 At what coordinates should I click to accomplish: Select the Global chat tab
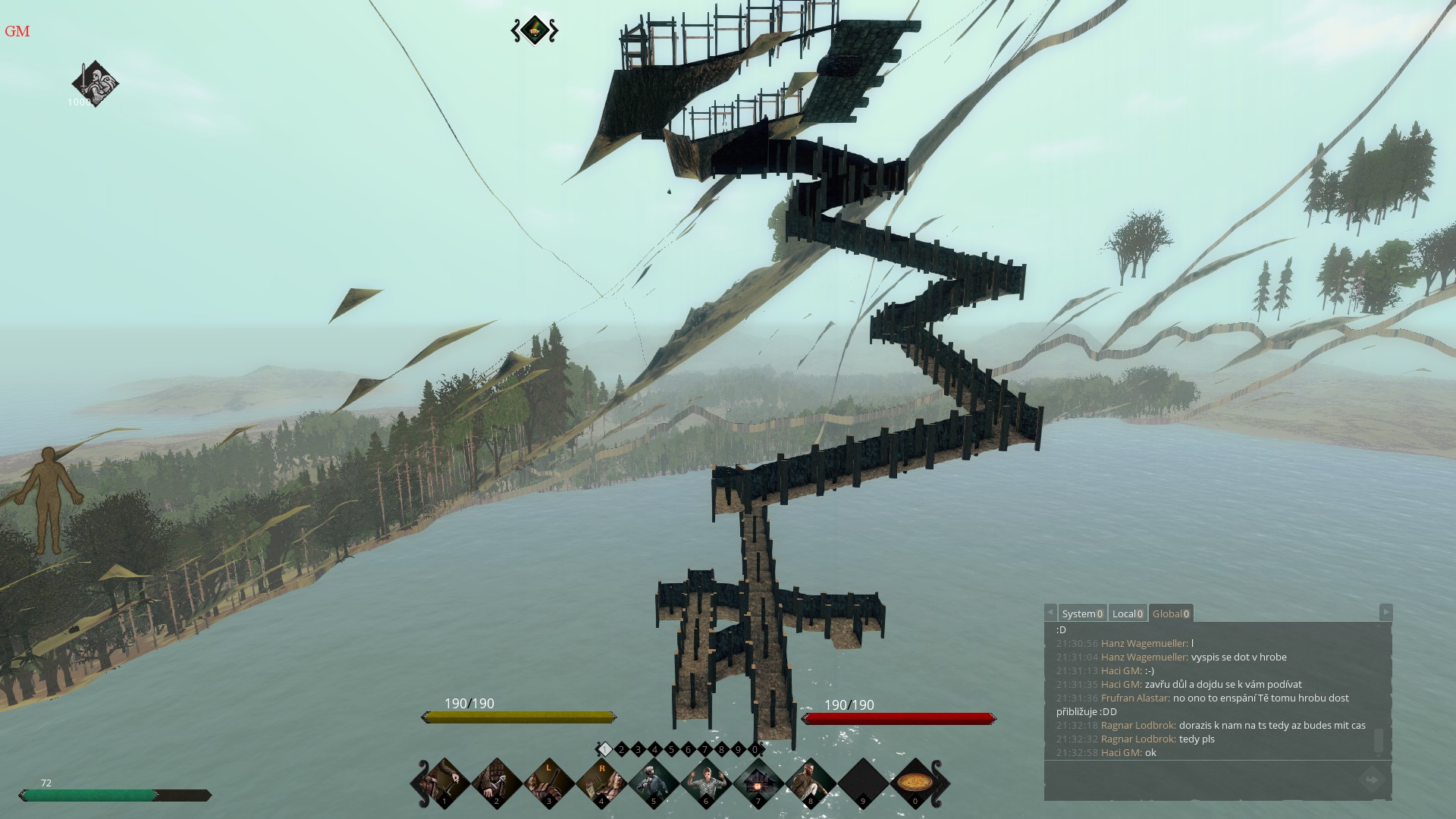(x=1170, y=613)
